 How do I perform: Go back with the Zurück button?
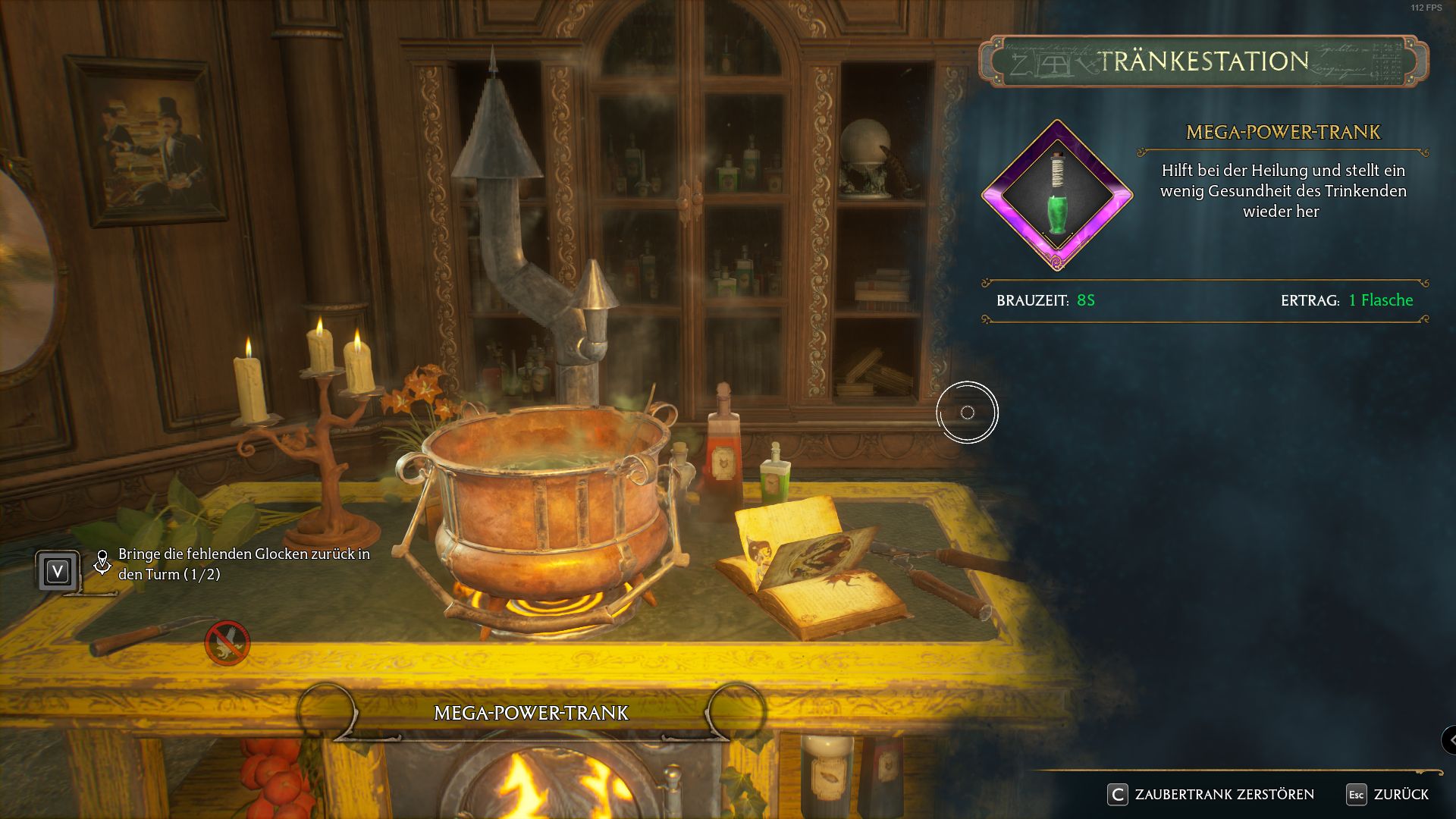pyautogui.click(x=1388, y=794)
